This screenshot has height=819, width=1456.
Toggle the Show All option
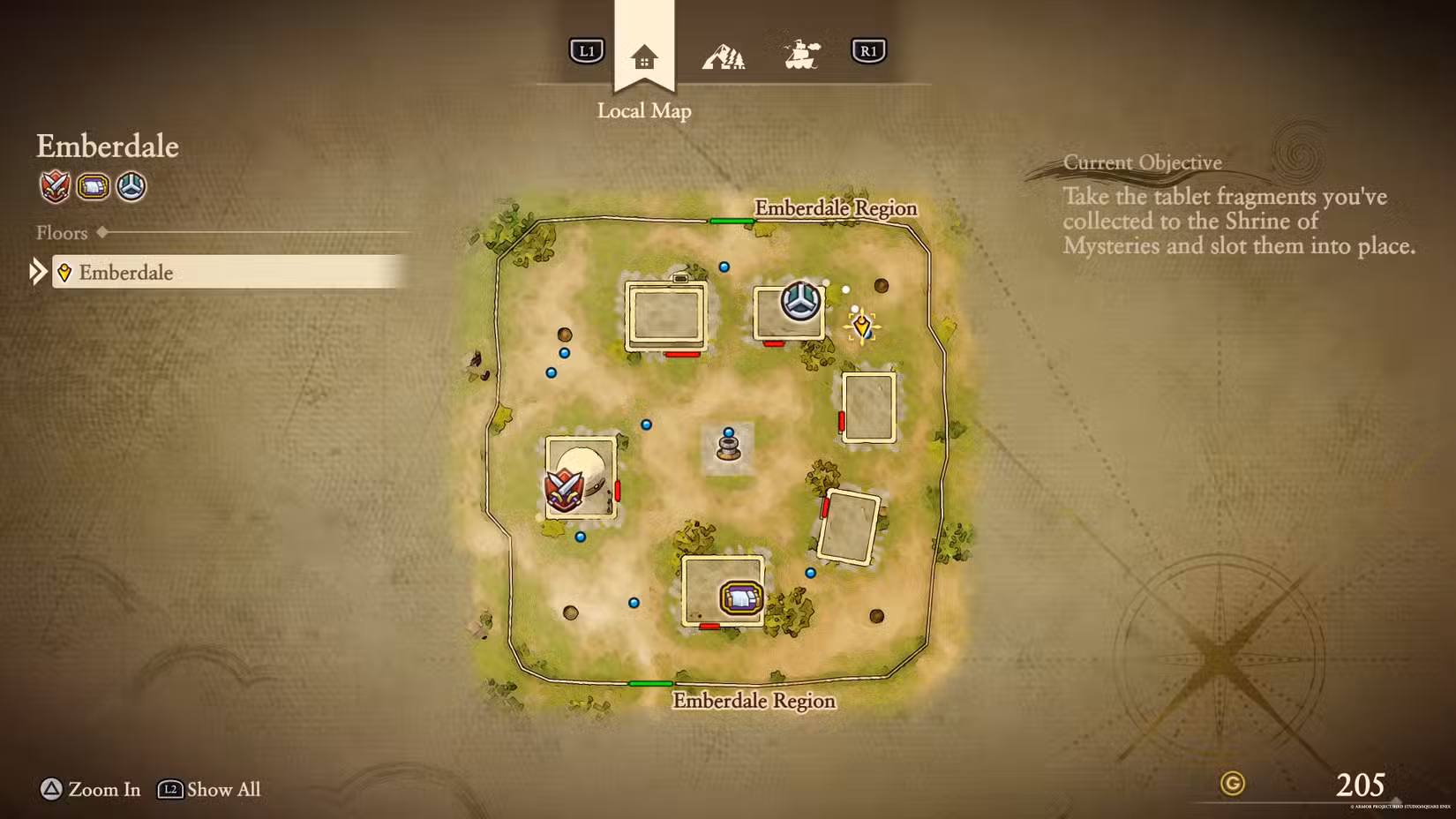[x=210, y=789]
